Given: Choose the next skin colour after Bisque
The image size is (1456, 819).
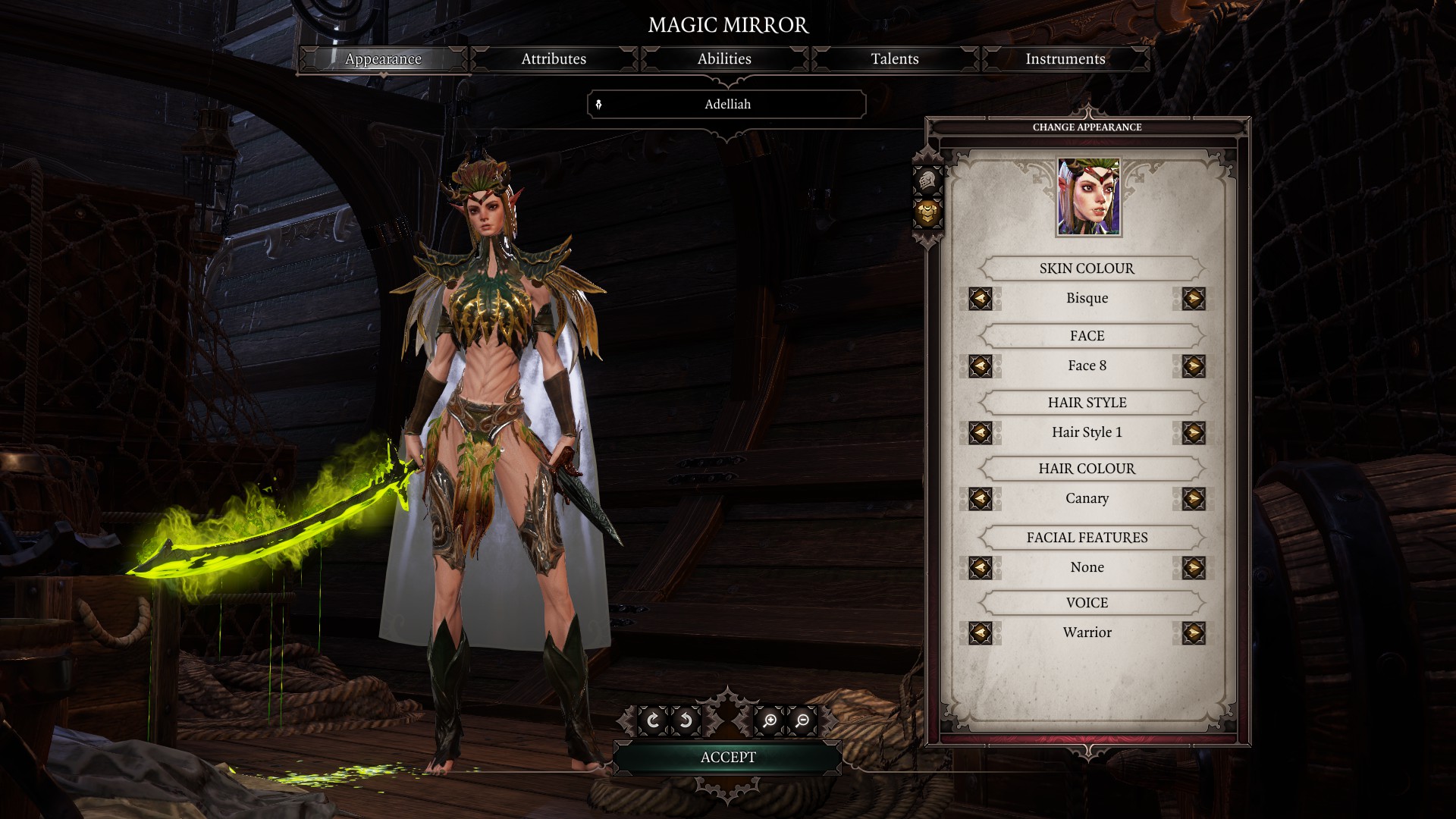Looking at the screenshot, I should (x=1193, y=299).
